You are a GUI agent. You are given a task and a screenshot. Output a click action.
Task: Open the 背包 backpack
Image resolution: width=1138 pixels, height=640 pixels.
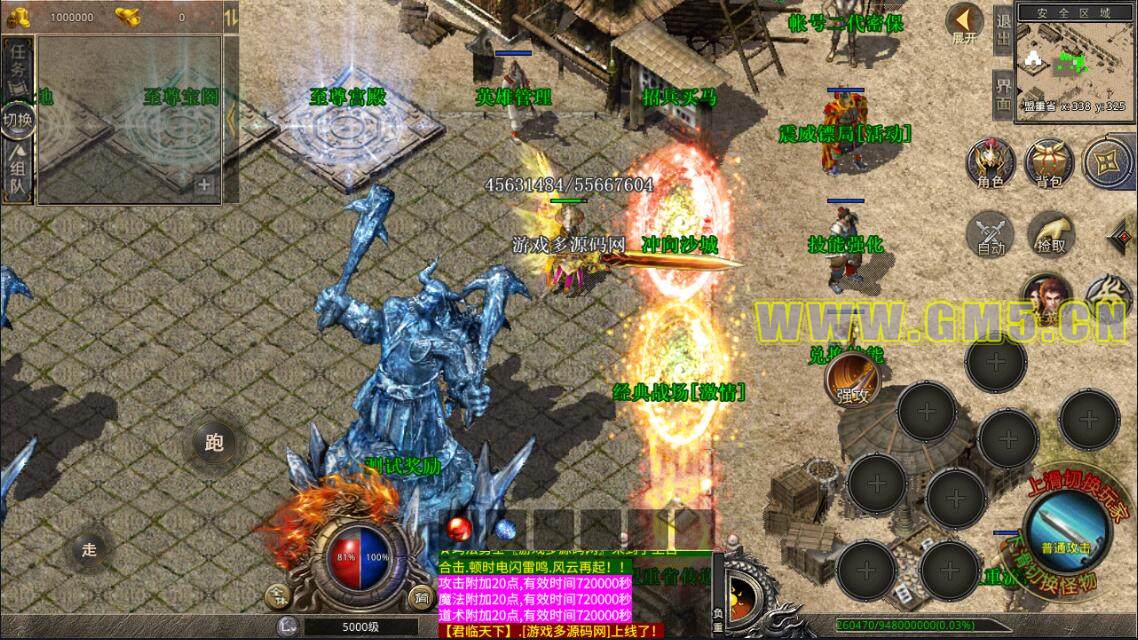coord(1048,164)
